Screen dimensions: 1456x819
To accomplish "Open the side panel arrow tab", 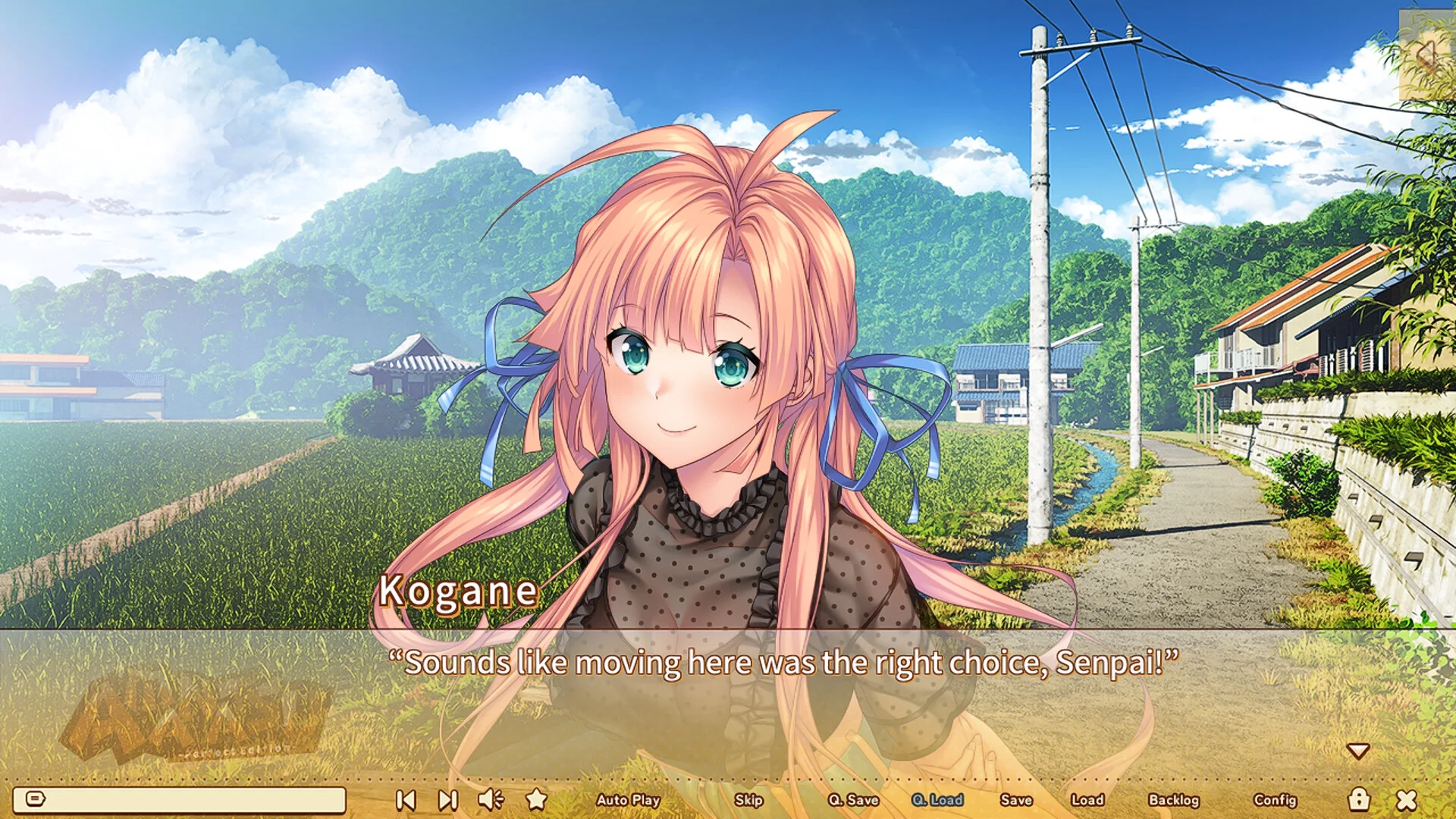I will click(x=1426, y=55).
